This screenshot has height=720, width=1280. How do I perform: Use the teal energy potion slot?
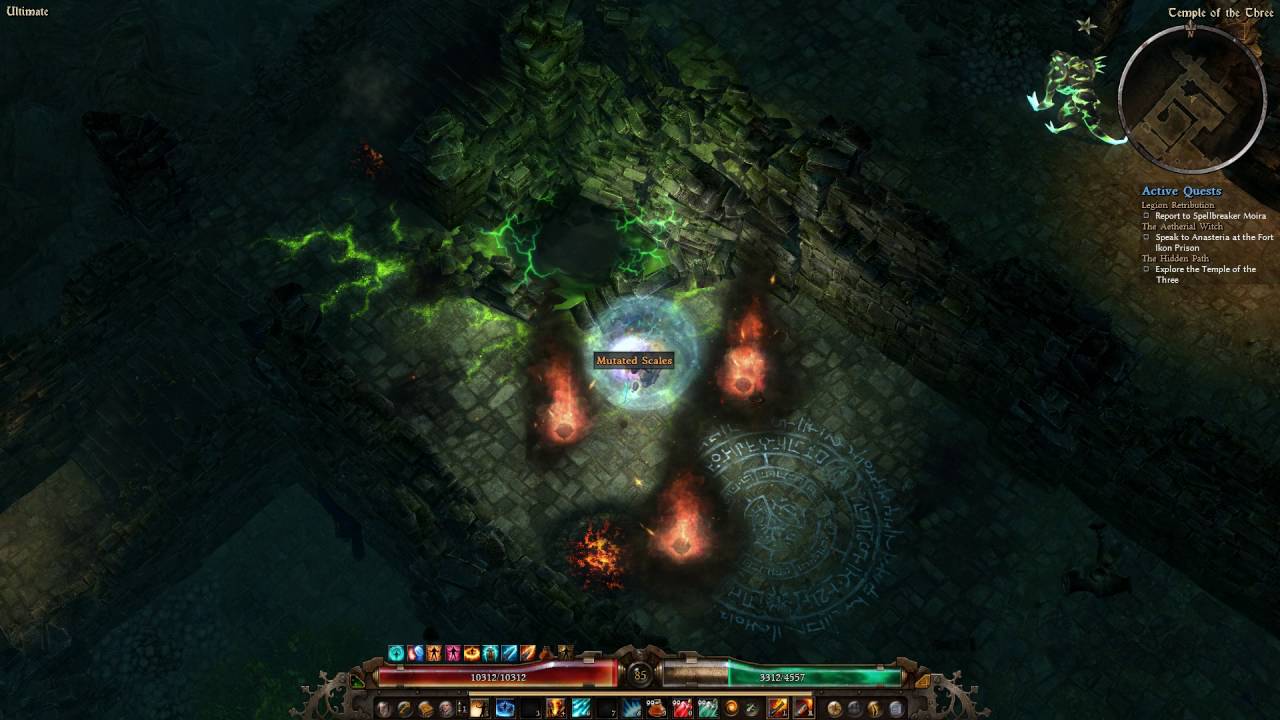pyautogui.click(x=708, y=709)
